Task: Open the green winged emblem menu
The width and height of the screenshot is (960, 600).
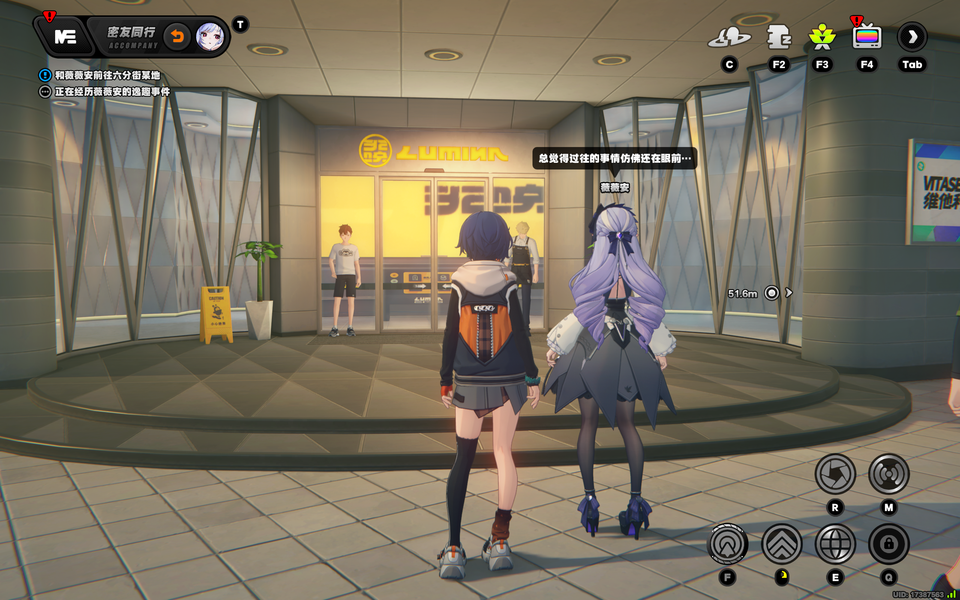Action: coord(822,38)
